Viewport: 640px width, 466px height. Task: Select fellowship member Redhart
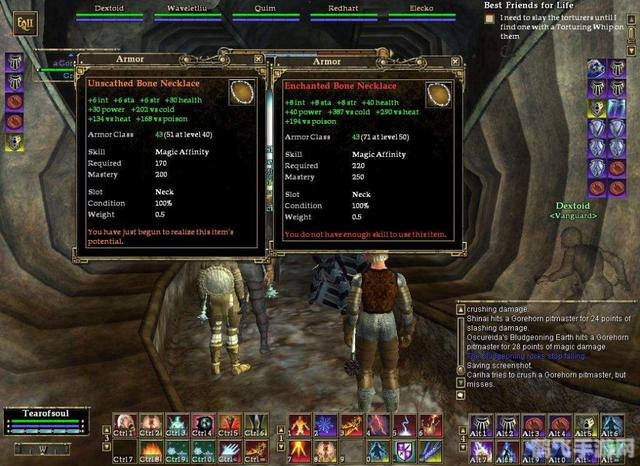pyautogui.click(x=338, y=10)
